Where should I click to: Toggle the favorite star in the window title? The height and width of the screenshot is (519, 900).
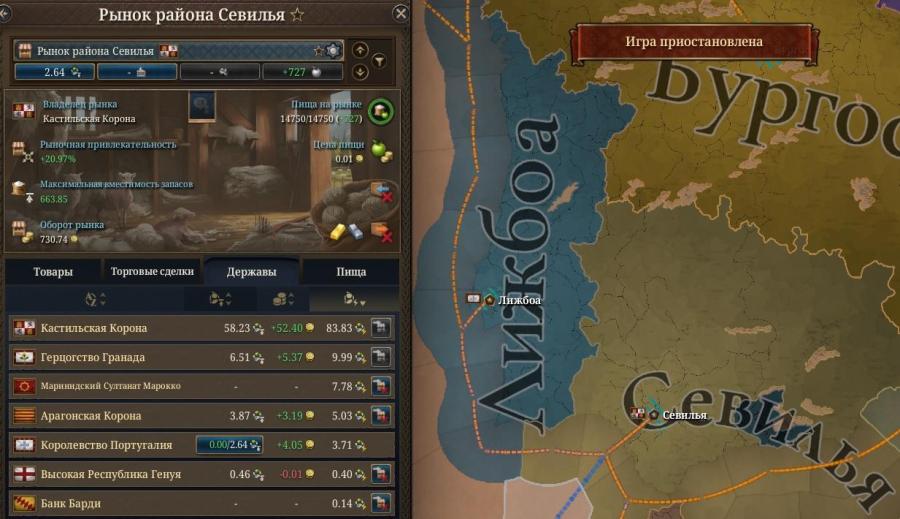pyautogui.click(x=297, y=15)
